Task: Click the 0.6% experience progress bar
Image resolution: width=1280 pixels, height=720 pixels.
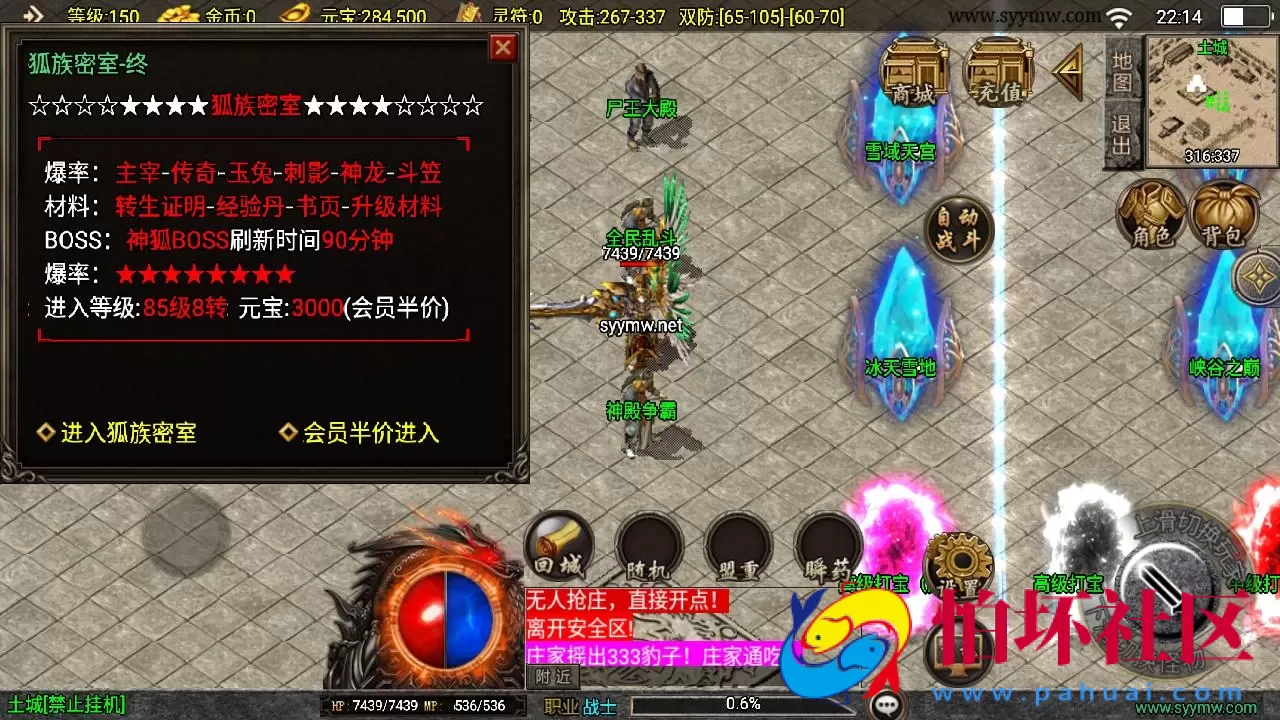Action: point(745,703)
